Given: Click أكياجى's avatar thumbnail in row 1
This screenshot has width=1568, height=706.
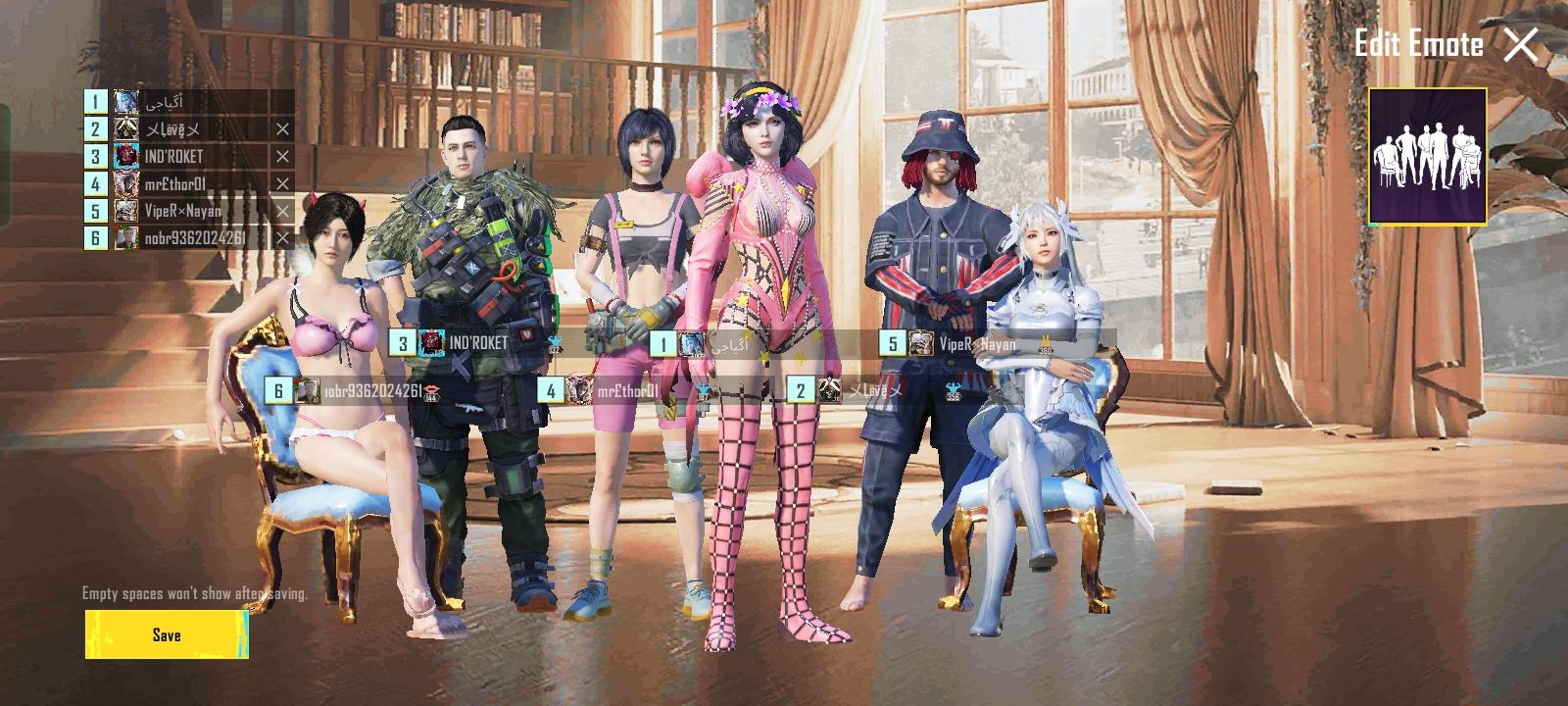Looking at the screenshot, I should click(x=127, y=100).
